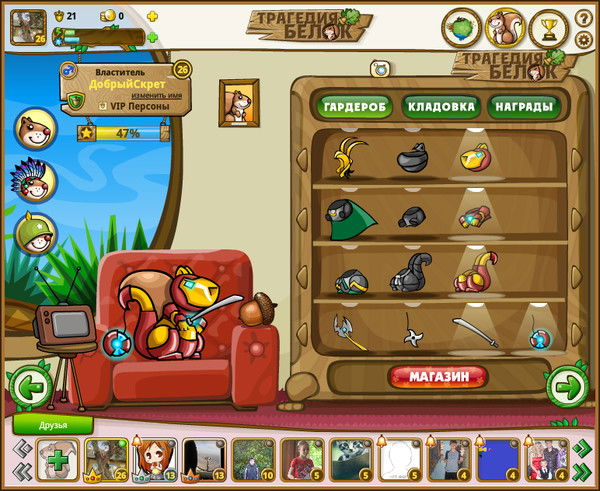
Task: Add a friend with the green plus
Action: tap(59, 462)
